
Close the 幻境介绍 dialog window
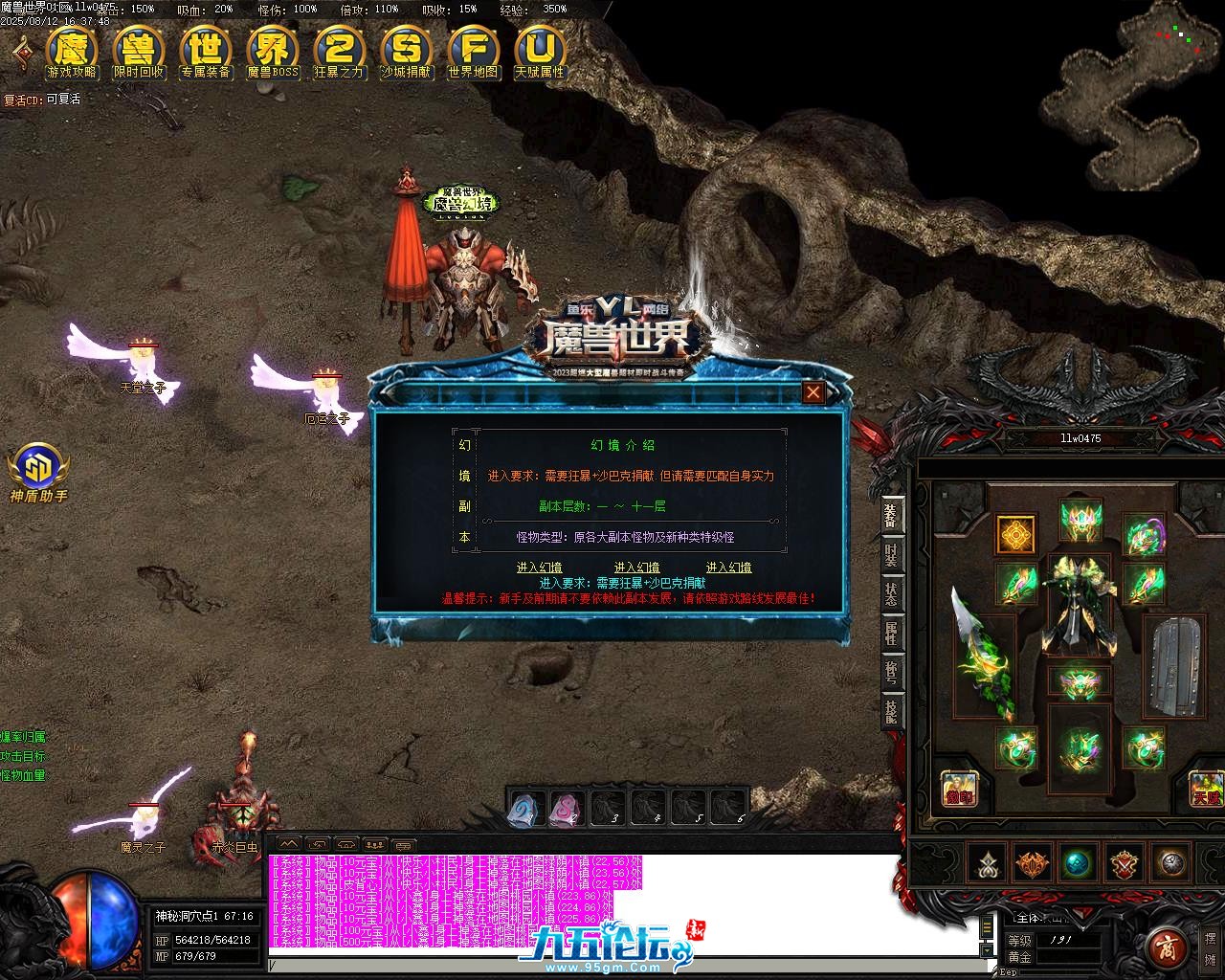(813, 391)
